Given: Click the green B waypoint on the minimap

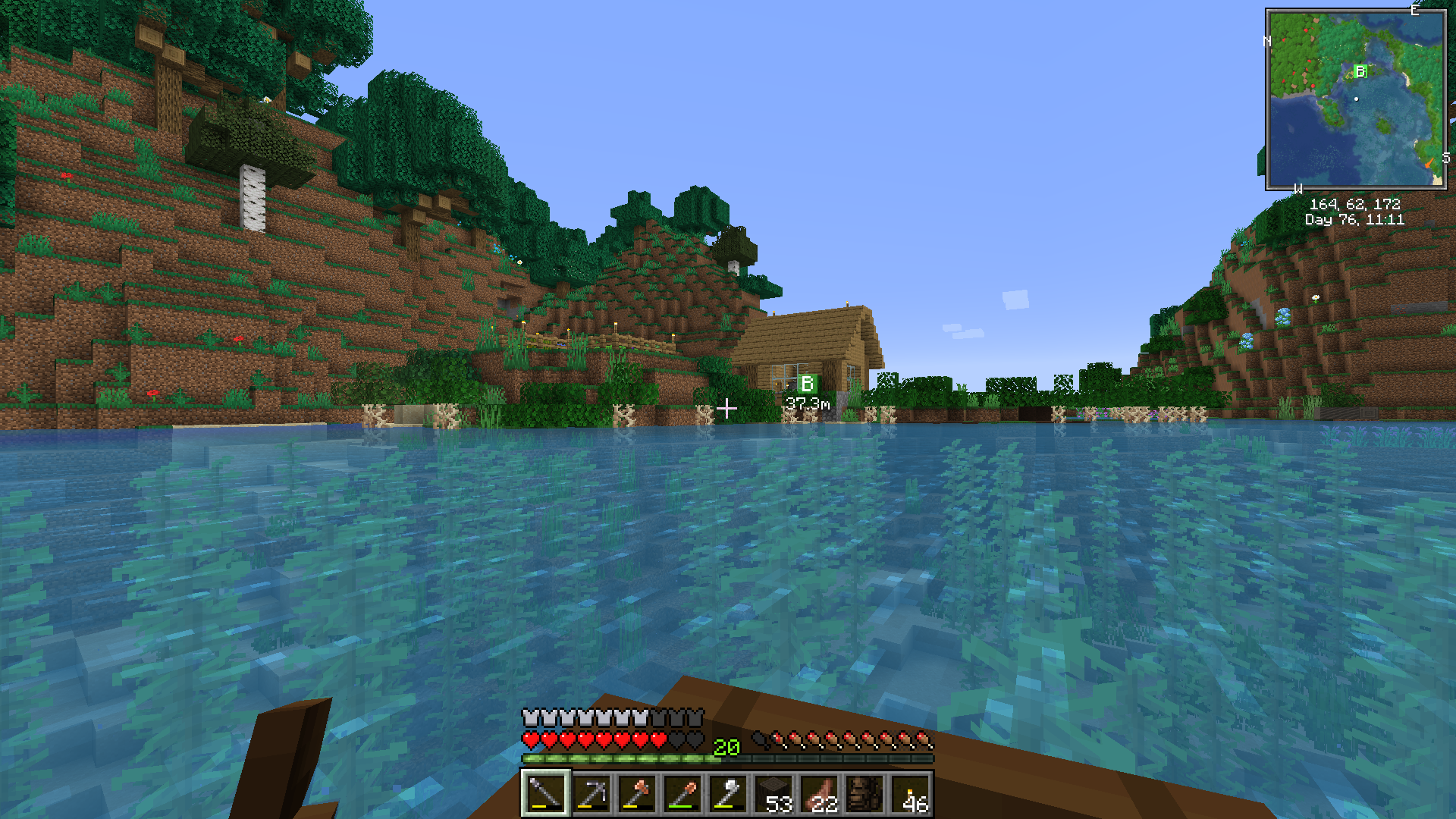Looking at the screenshot, I should tap(1360, 71).
